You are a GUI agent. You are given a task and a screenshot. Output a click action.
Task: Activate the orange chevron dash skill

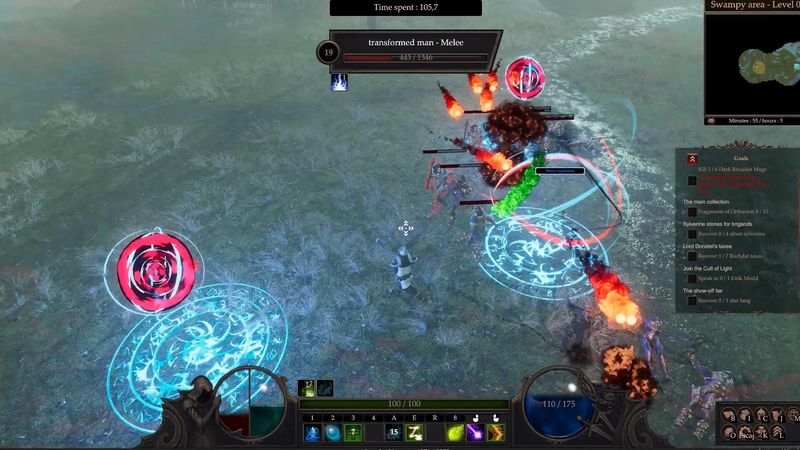point(495,433)
